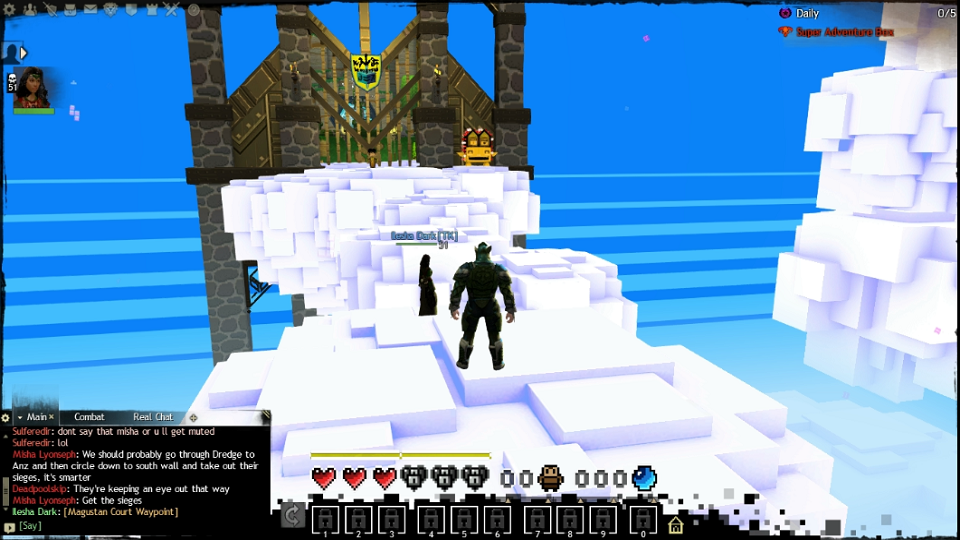Open the guild shield panel
The width and height of the screenshot is (960, 540).
pyautogui.click(x=130, y=9)
